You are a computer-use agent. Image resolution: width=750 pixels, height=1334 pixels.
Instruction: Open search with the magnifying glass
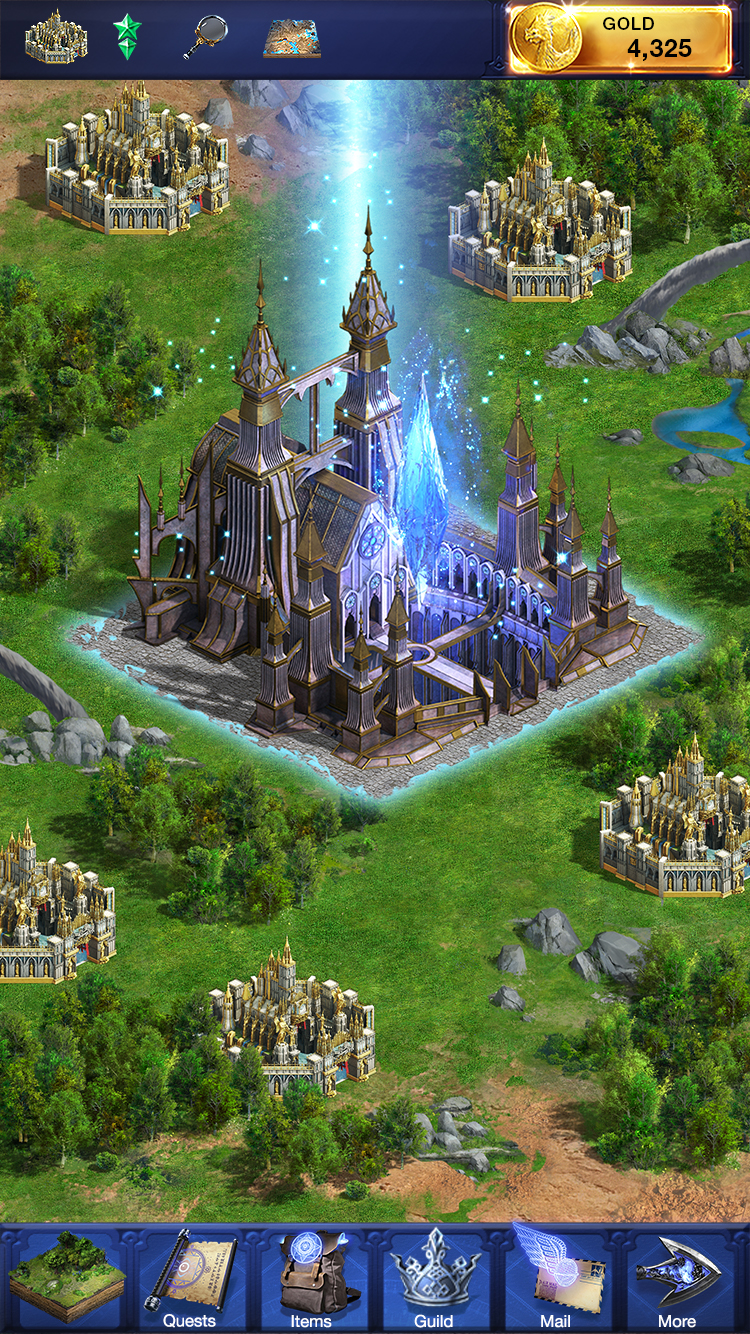205,38
